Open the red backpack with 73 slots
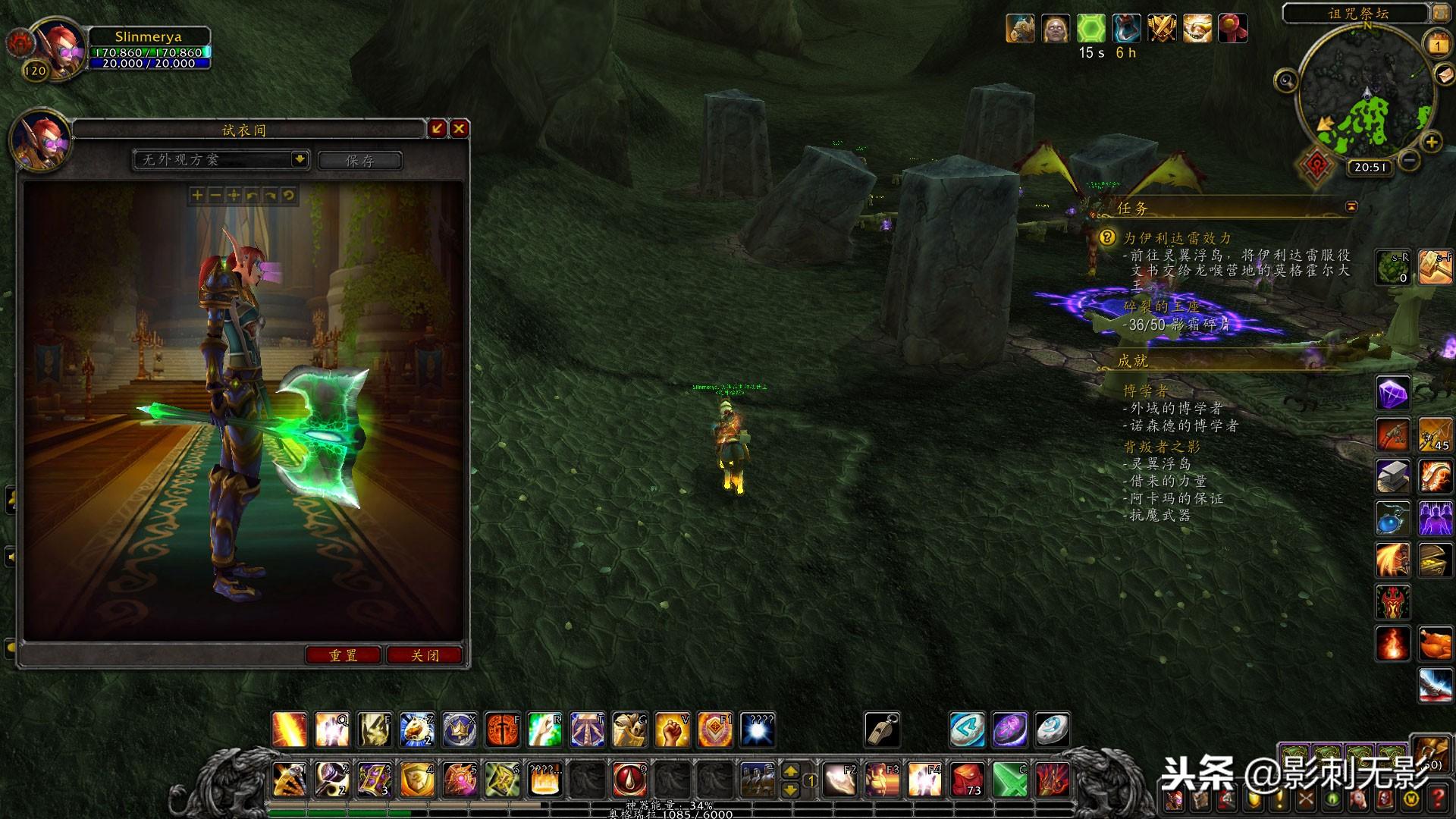 pyautogui.click(x=967, y=780)
